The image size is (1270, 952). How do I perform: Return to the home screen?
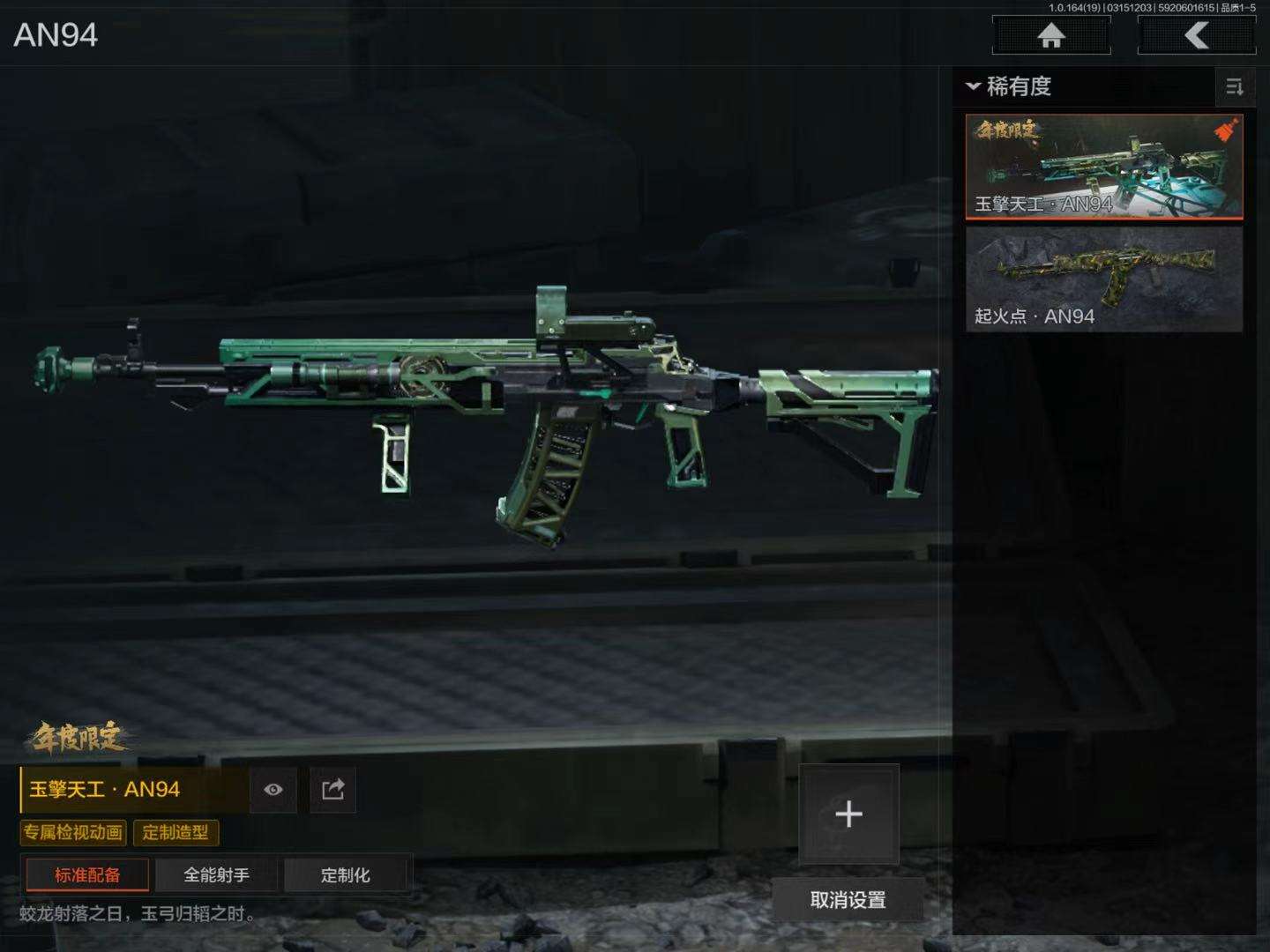pyautogui.click(x=1050, y=36)
